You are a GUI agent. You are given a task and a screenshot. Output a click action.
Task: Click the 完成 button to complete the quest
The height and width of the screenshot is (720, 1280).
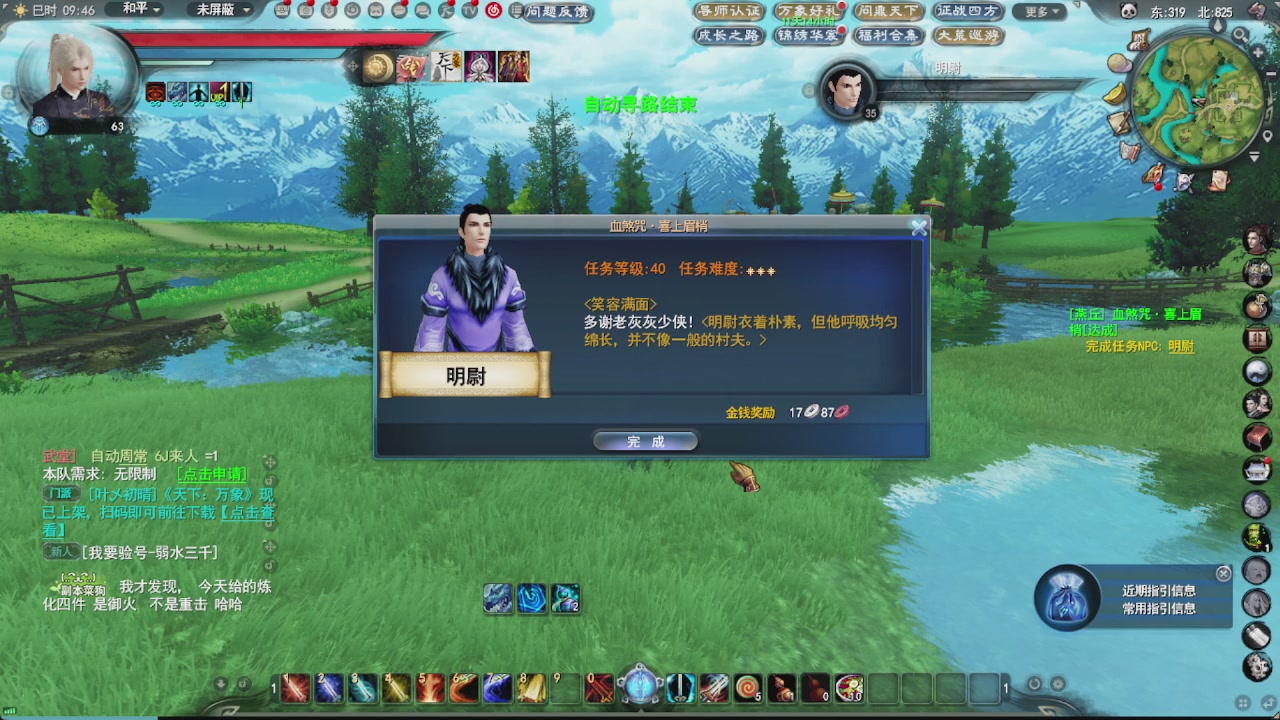click(645, 440)
